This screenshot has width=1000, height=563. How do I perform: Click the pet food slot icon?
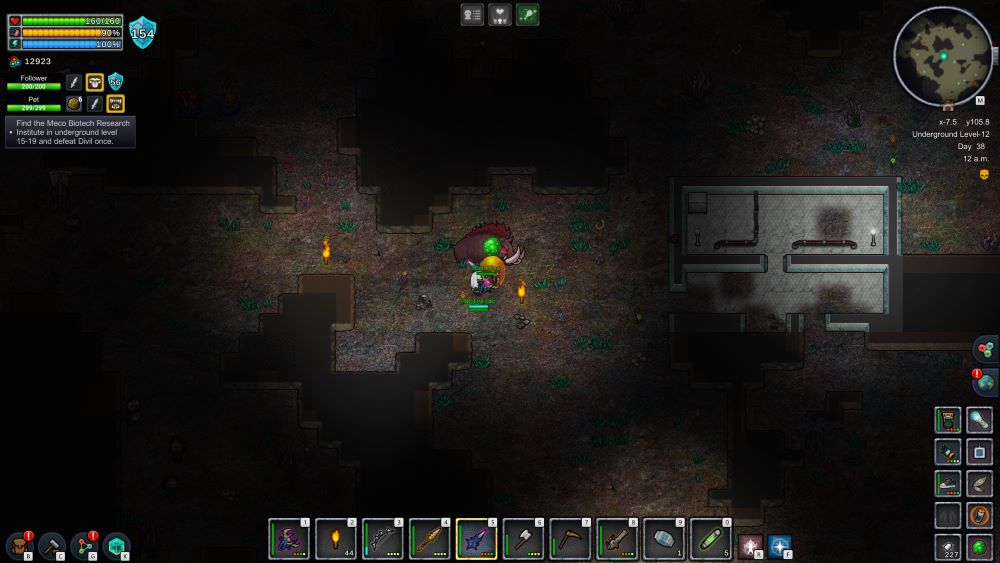[74, 103]
